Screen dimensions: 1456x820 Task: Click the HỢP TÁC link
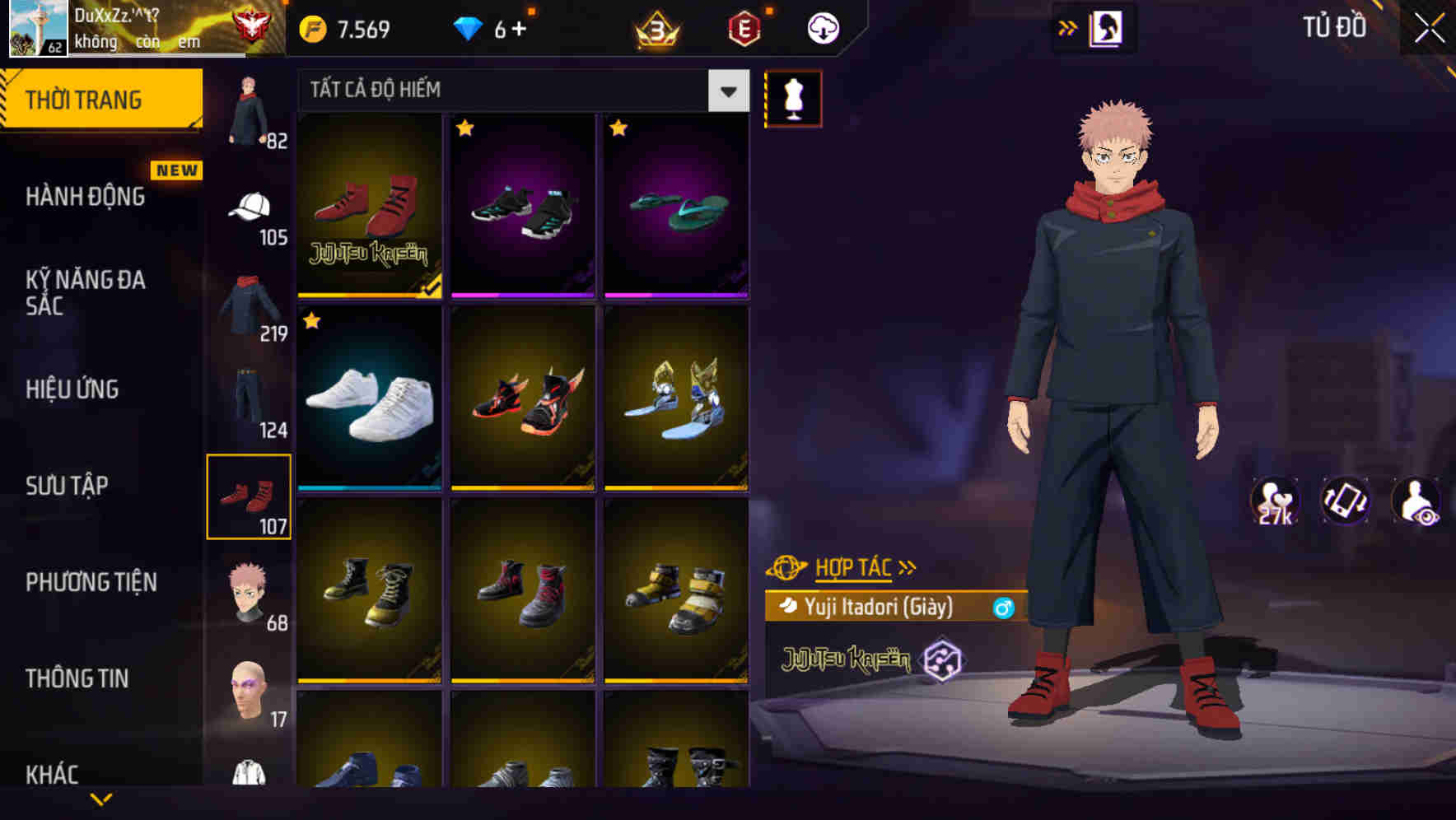tap(856, 566)
